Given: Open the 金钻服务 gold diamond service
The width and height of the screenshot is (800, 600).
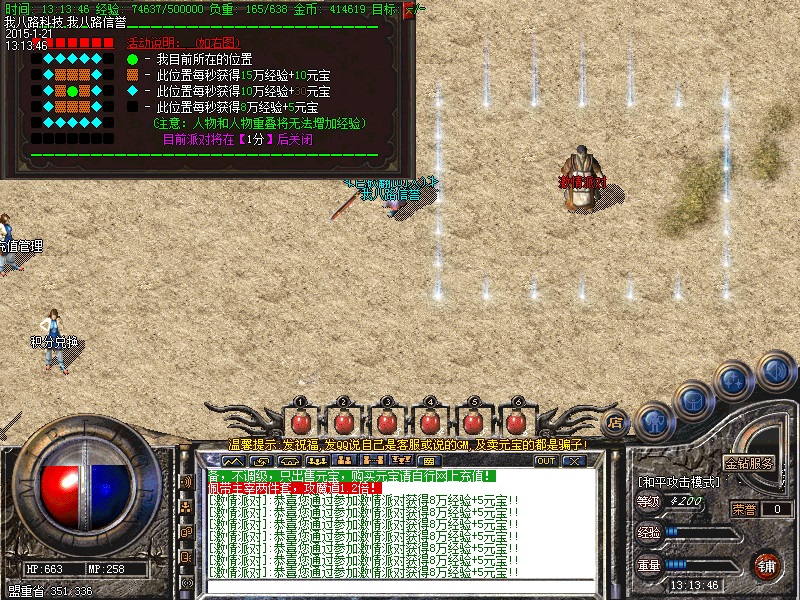Looking at the screenshot, I should [749, 464].
